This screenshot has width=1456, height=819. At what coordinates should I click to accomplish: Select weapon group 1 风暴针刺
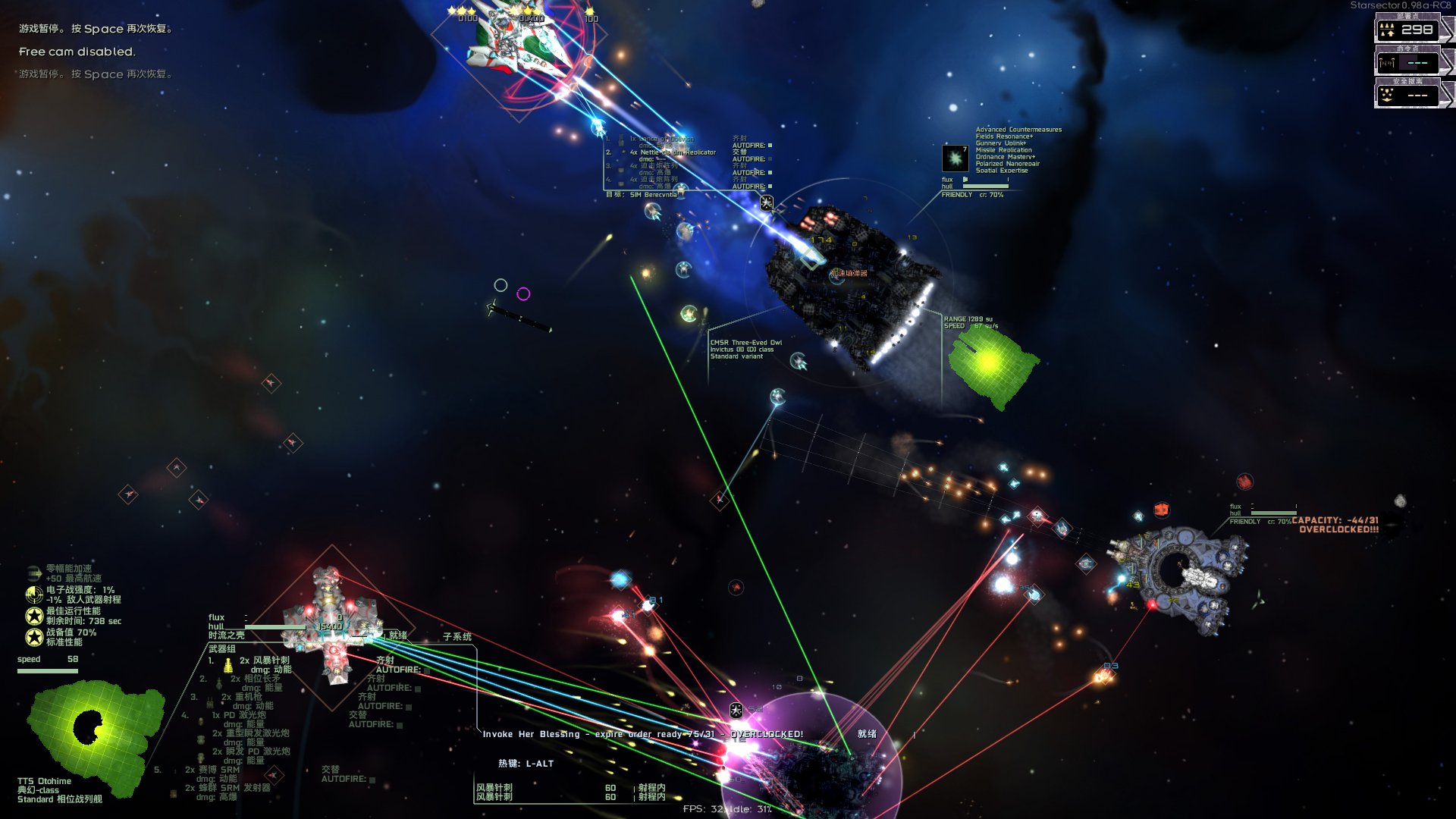point(265,661)
